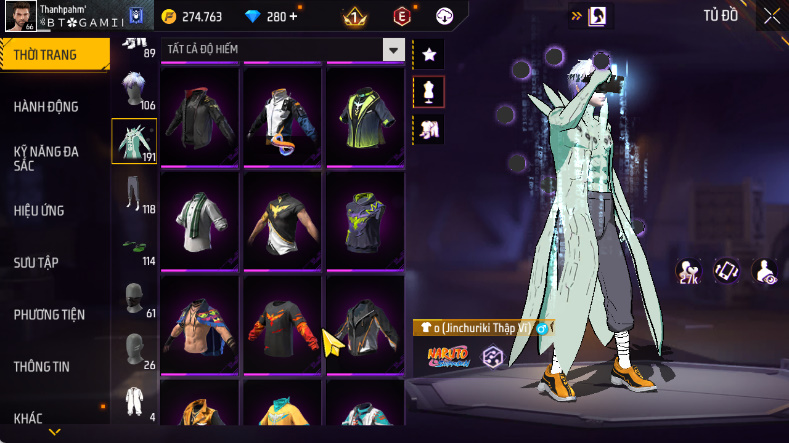Open the Kỹ Năng Đa Sắc tab
This screenshot has width=789, height=443.
point(46,158)
